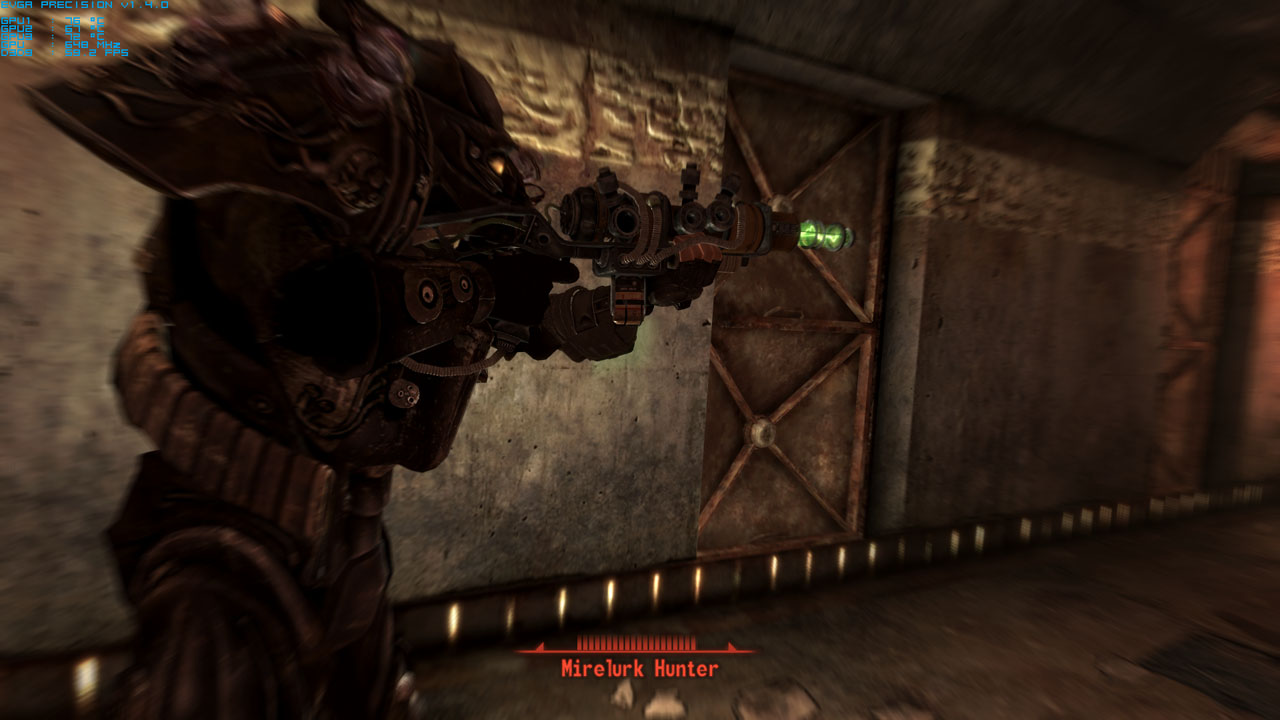Click the circular handle on the metal door
1280x720 pixels.
762,434
